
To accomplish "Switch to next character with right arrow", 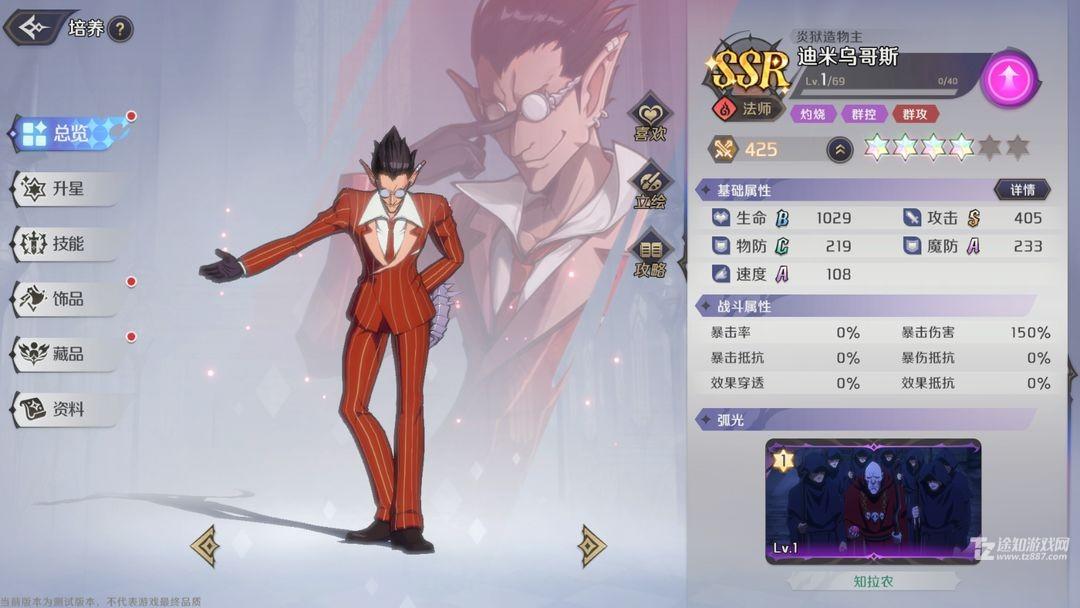I will pos(592,545).
